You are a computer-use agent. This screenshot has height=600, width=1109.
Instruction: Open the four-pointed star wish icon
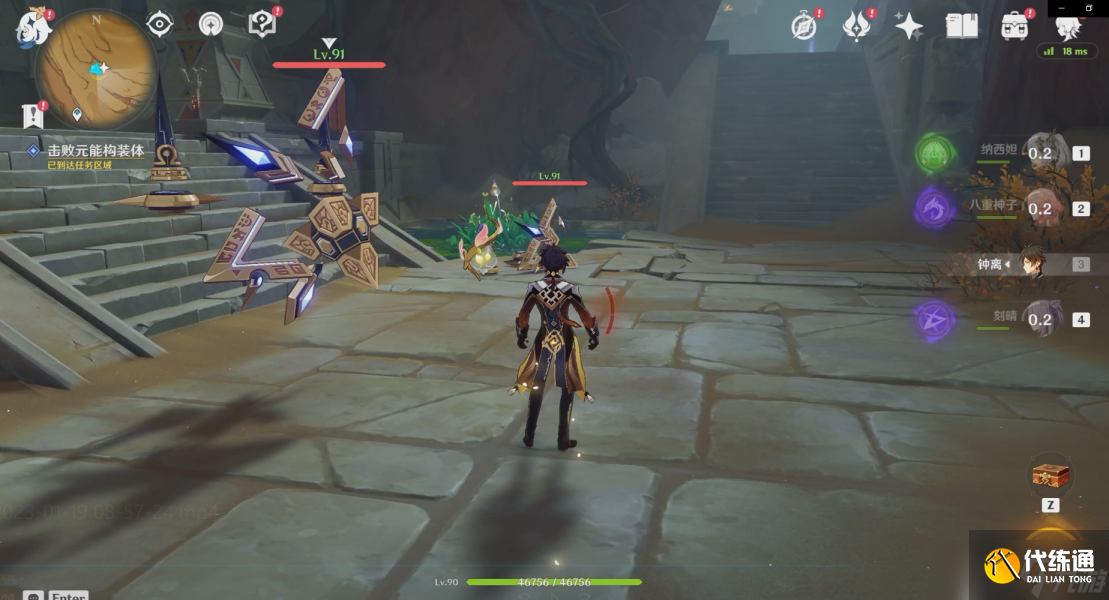(x=909, y=26)
